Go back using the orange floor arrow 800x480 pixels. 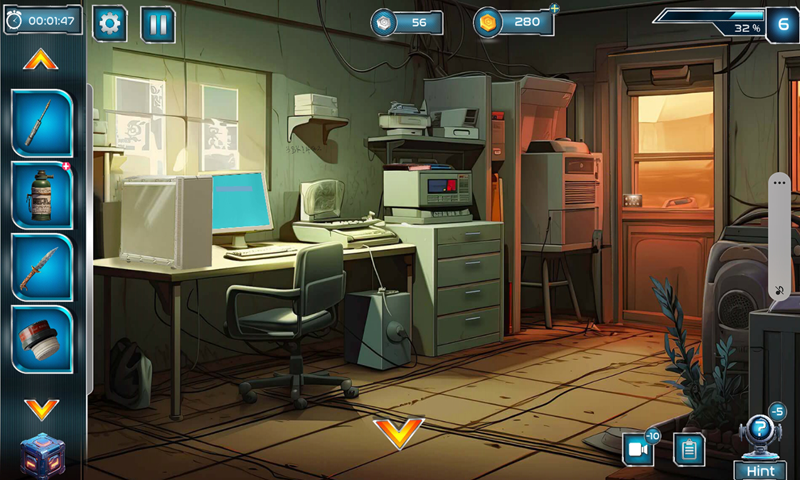click(398, 432)
